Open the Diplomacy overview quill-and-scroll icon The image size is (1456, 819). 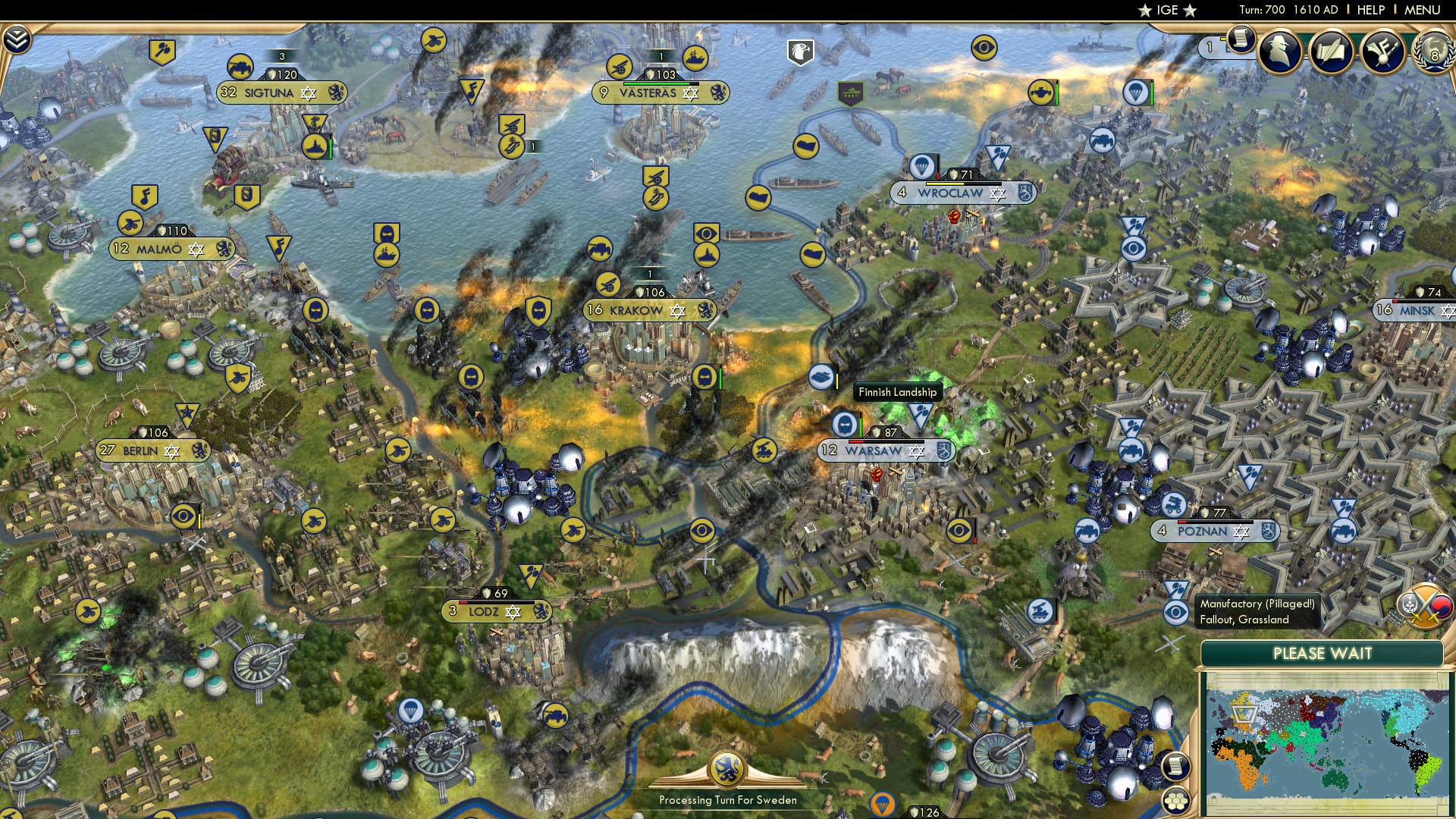(1332, 50)
